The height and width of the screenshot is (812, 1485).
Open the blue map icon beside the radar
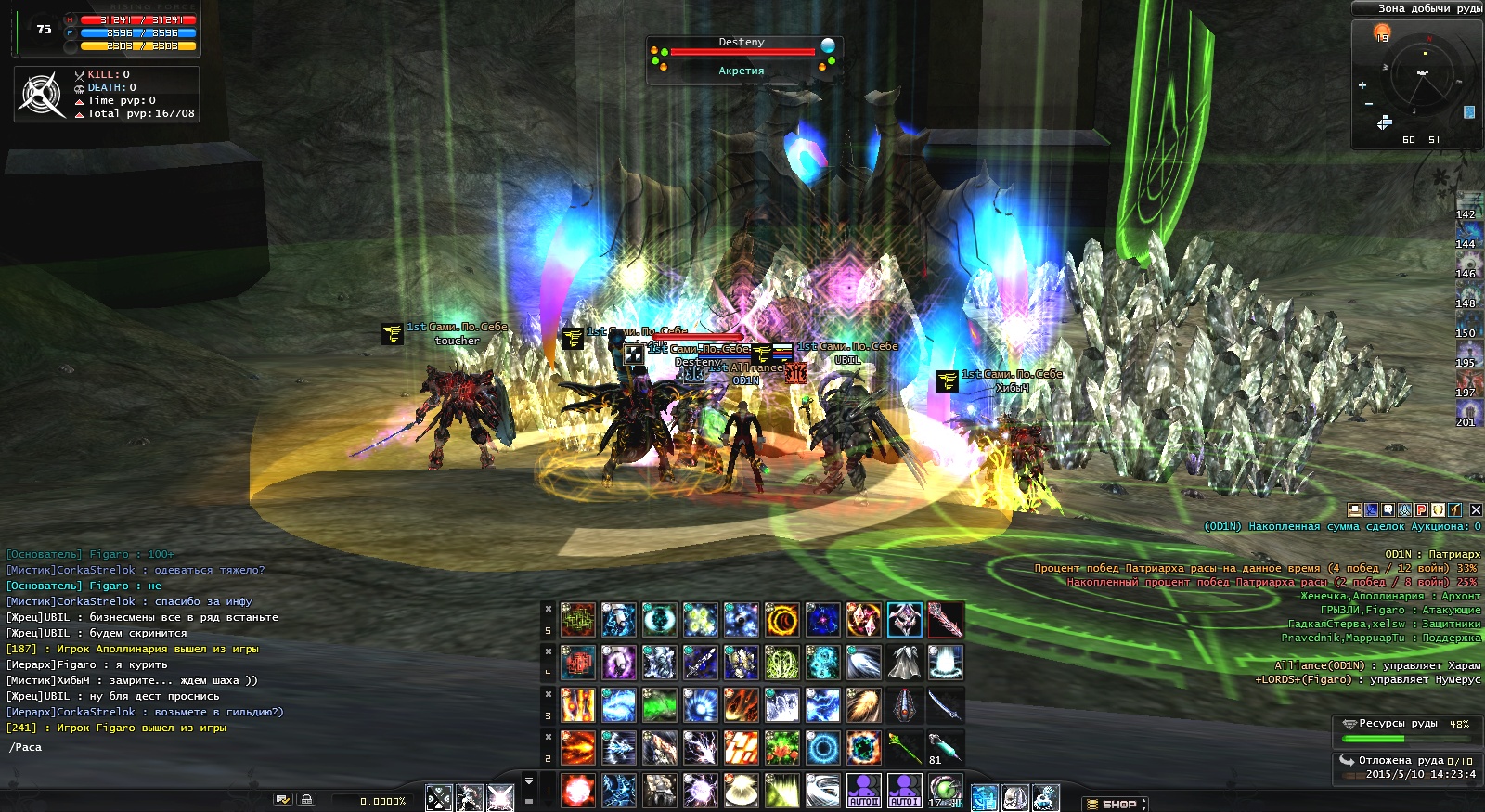tap(1469, 112)
